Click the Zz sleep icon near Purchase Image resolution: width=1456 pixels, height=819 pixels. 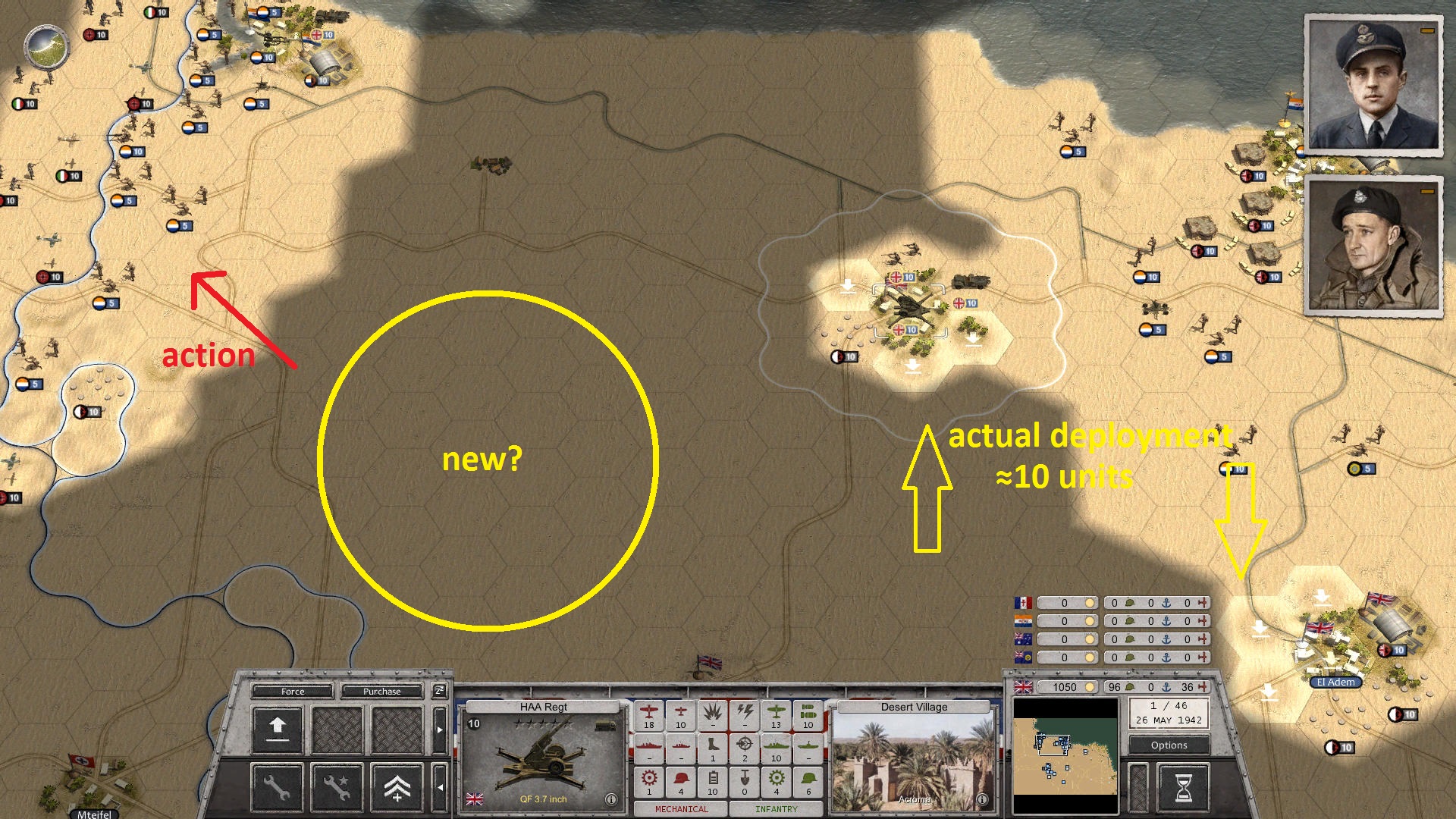(439, 692)
